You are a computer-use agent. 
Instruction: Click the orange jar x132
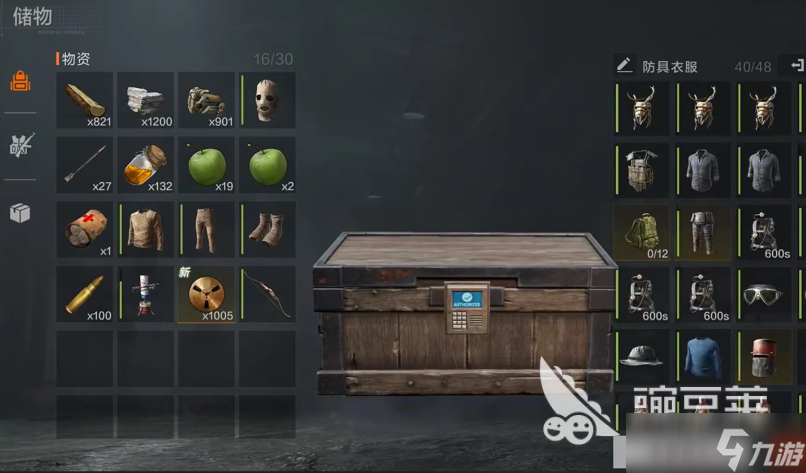146,165
